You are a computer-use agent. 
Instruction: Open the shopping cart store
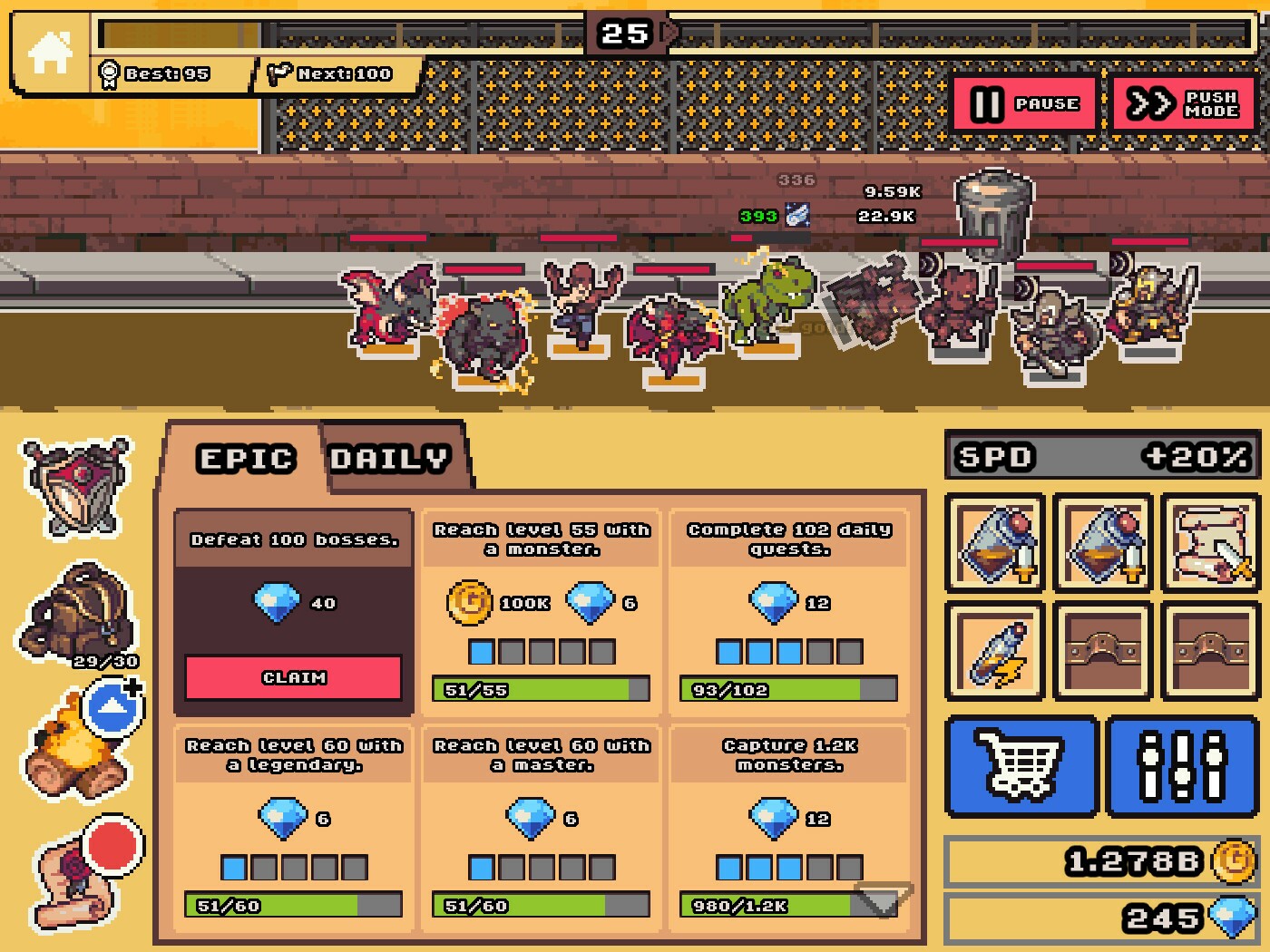(1021, 766)
